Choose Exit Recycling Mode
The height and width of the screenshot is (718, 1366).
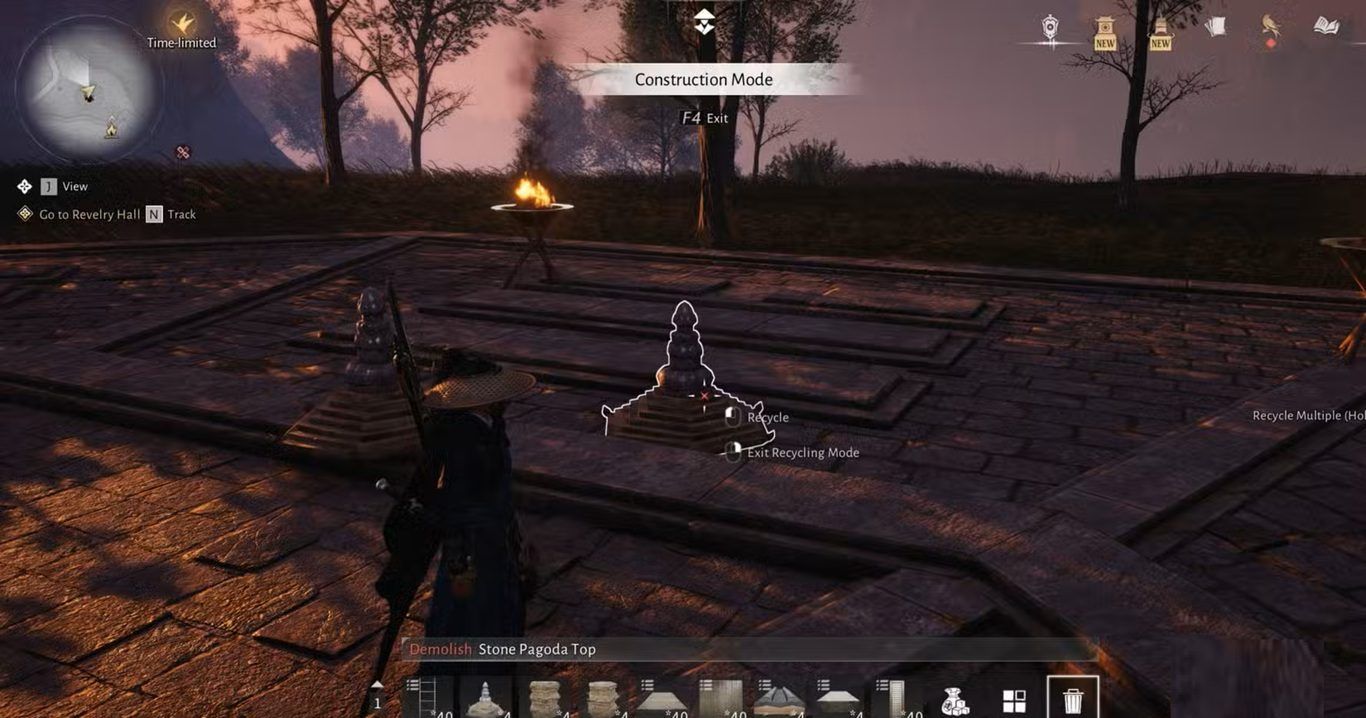point(802,452)
